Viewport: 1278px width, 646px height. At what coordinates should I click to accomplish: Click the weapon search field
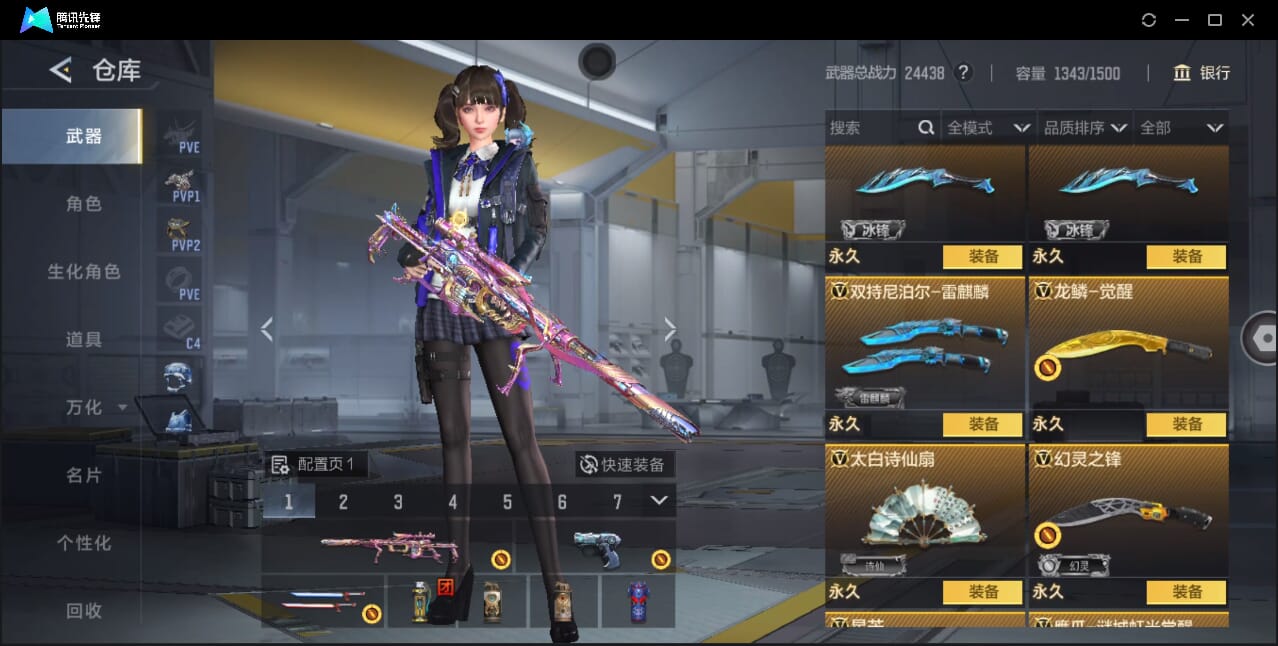coord(870,128)
